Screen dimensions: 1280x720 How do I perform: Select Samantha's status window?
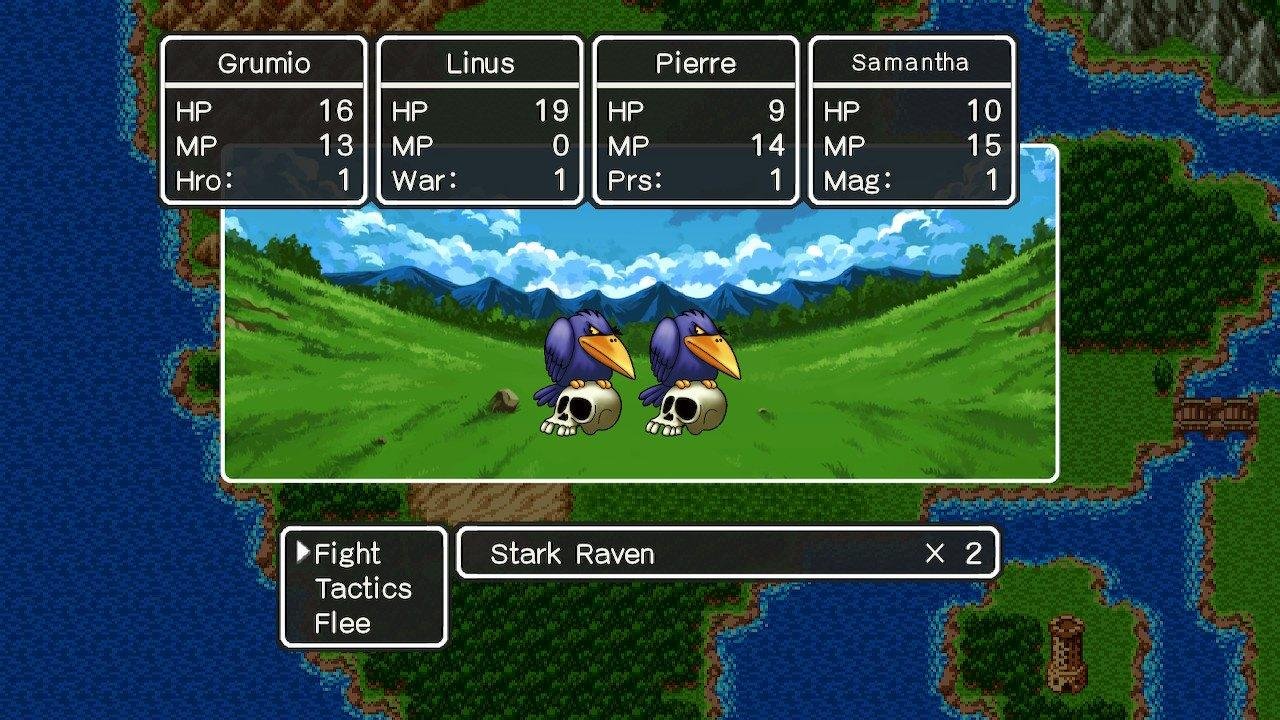tap(911, 118)
